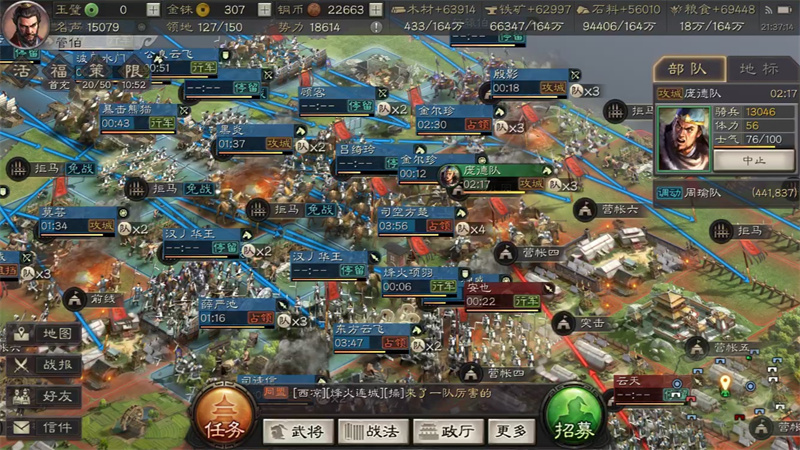
Task: Show the 更多 more options
Action: point(510,431)
